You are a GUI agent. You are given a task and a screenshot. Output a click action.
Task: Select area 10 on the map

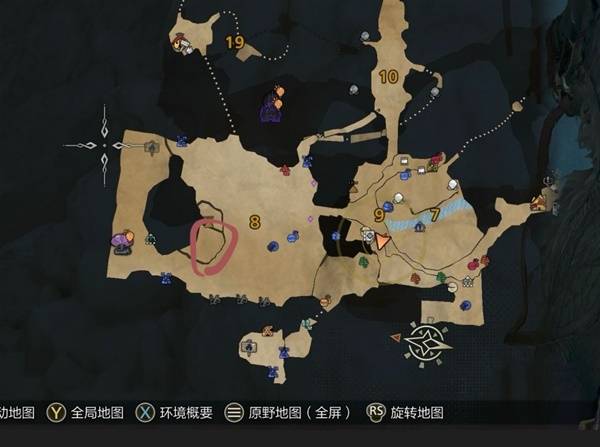pyautogui.click(x=388, y=76)
